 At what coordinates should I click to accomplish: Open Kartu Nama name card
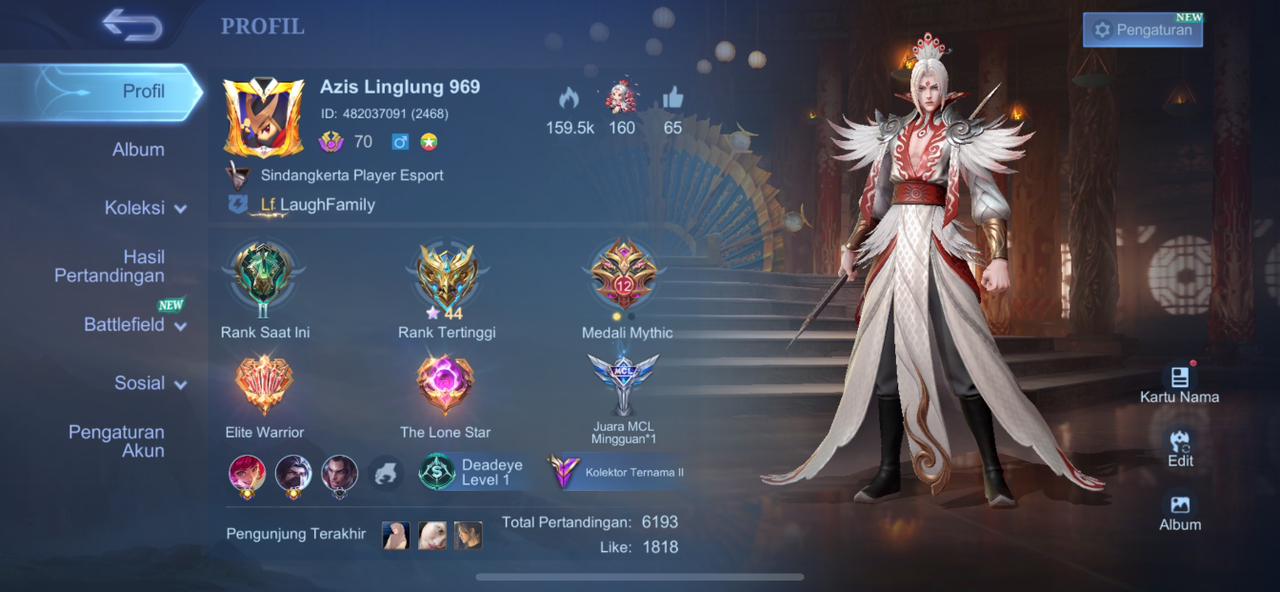[x=1179, y=384]
